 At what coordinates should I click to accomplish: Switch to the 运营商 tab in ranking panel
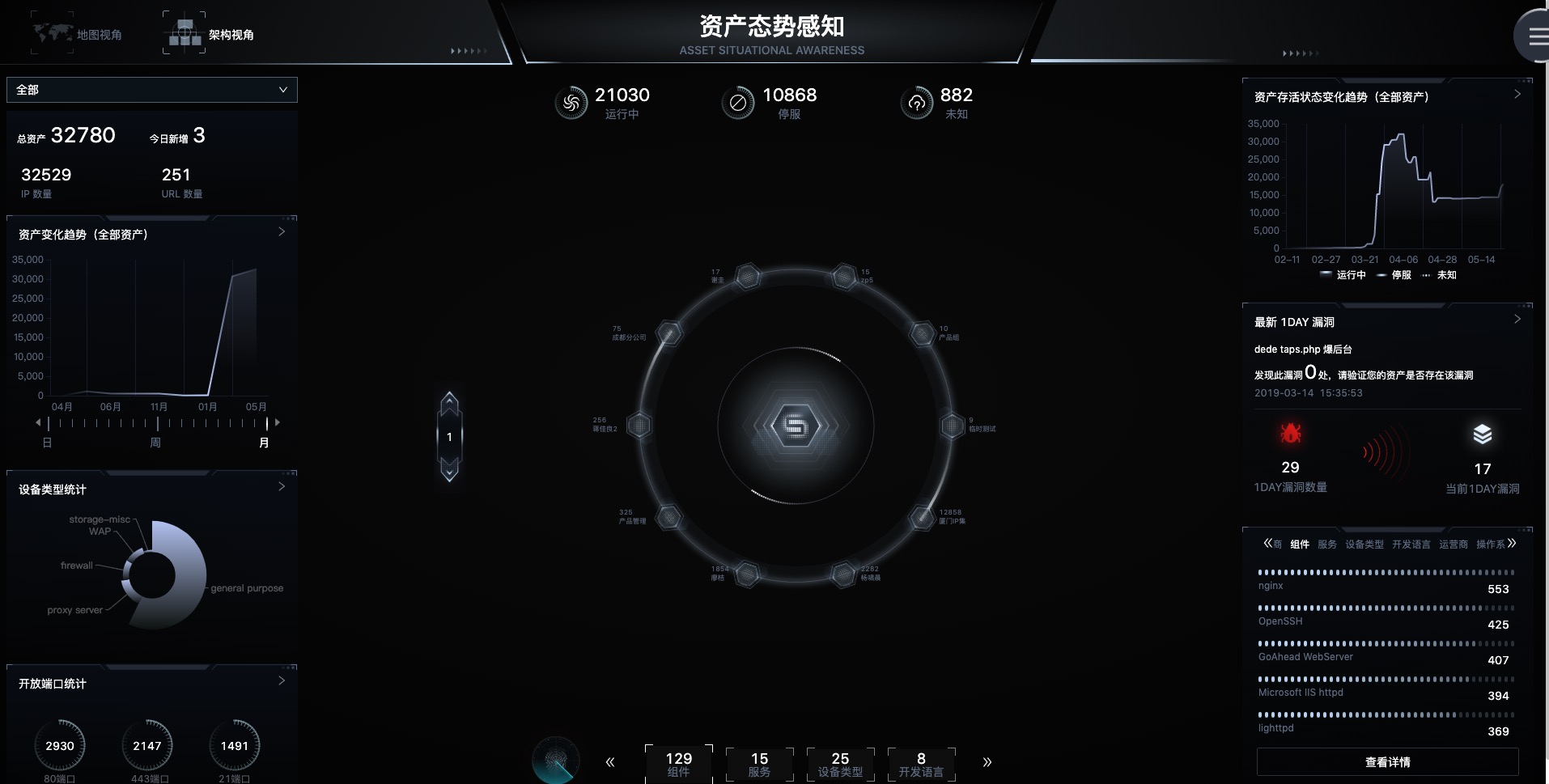point(1454,545)
